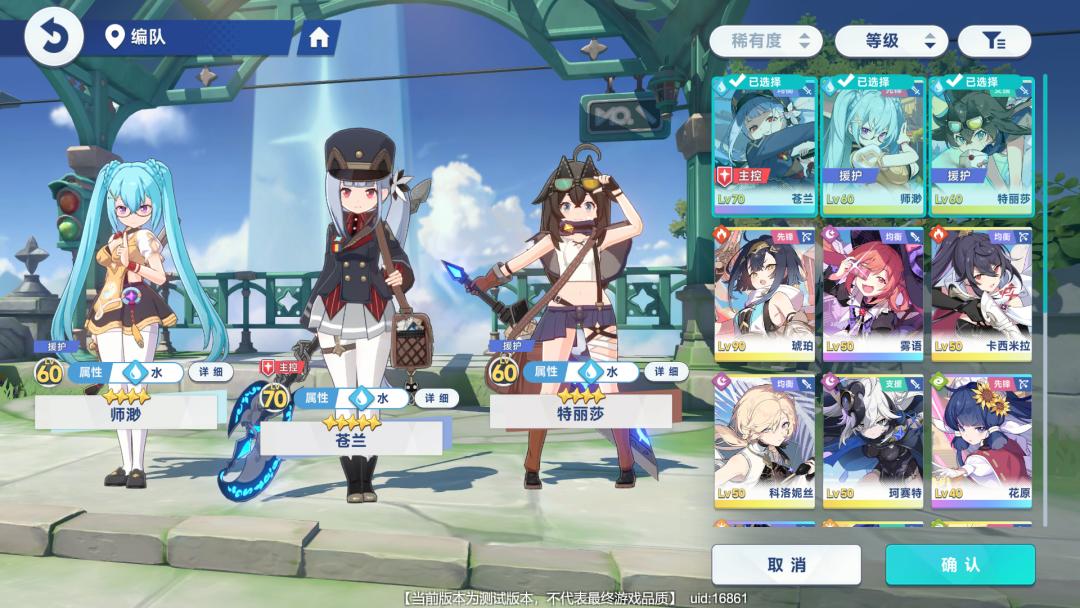Cancel with the 取消 button
Image resolution: width=1080 pixels, height=608 pixels.
[x=786, y=565]
